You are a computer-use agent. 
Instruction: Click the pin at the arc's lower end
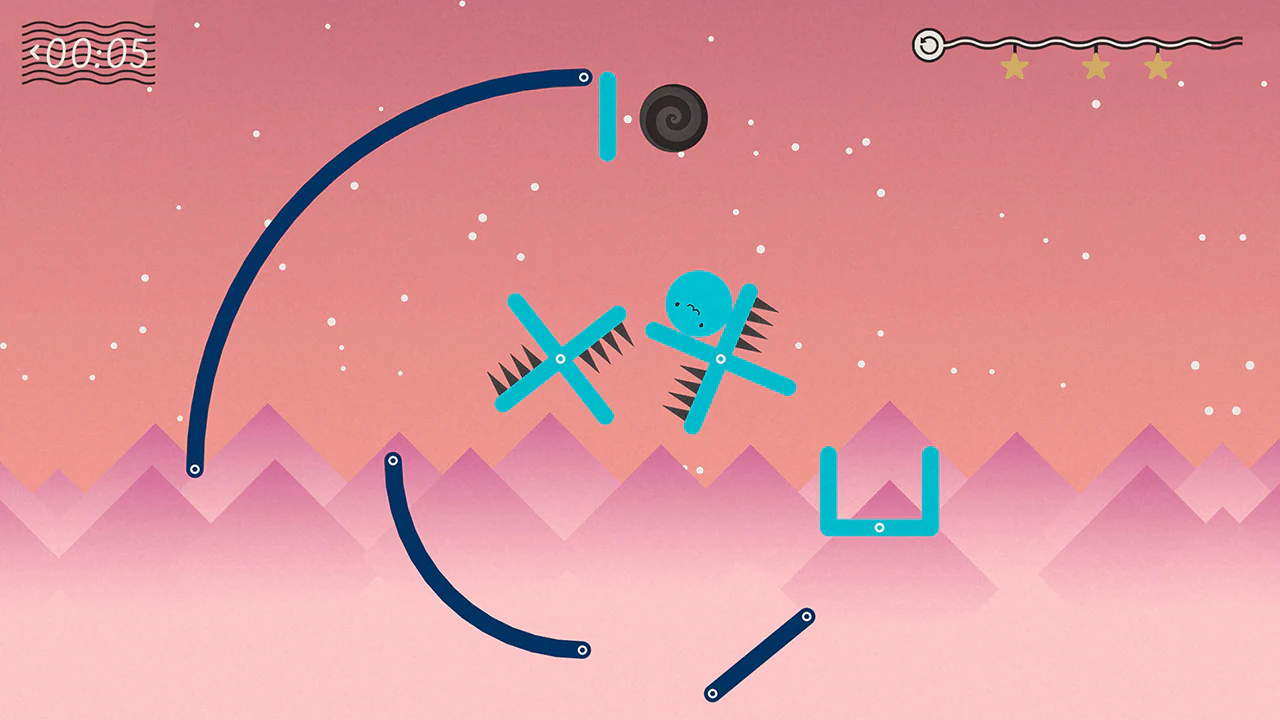point(196,467)
